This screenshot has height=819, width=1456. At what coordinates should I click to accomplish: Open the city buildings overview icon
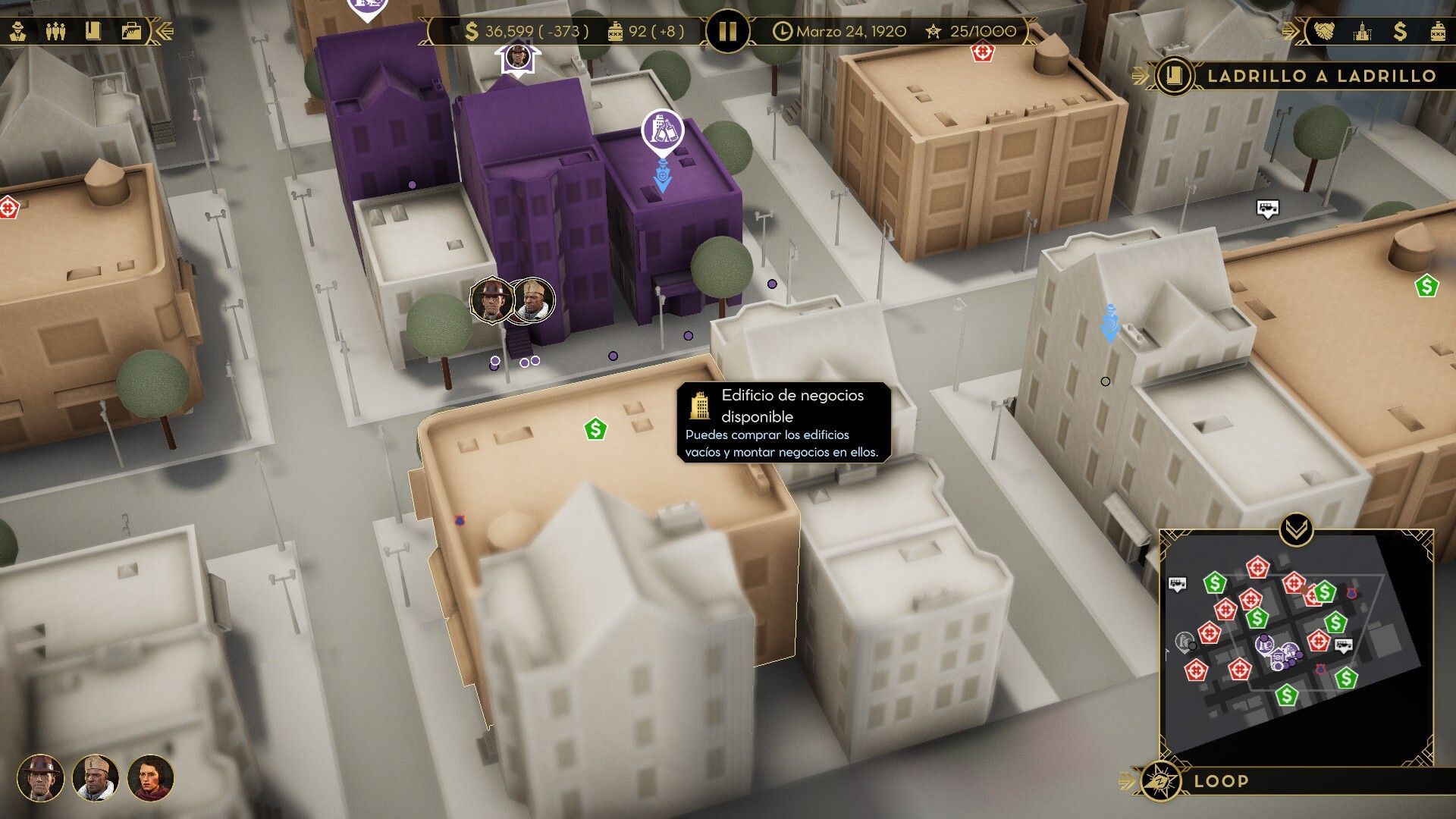coord(1363,32)
